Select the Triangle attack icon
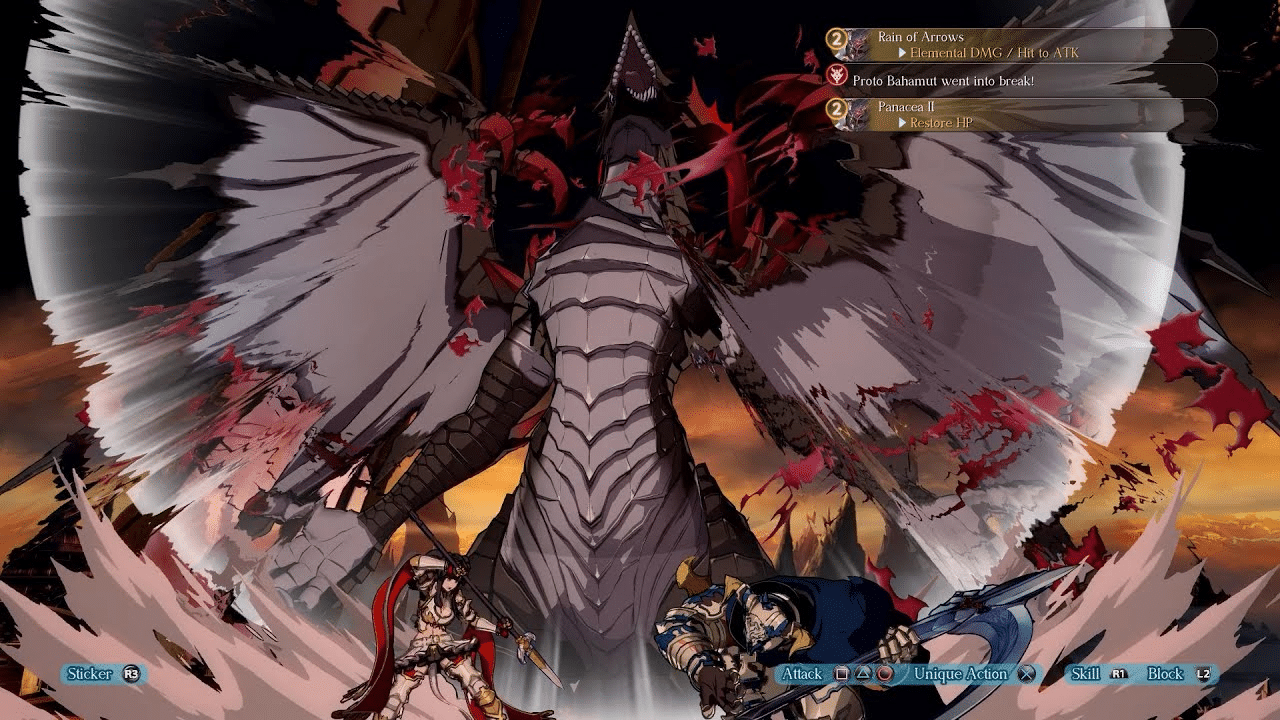This screenshot has width=1280, height=720. point(861,671)
